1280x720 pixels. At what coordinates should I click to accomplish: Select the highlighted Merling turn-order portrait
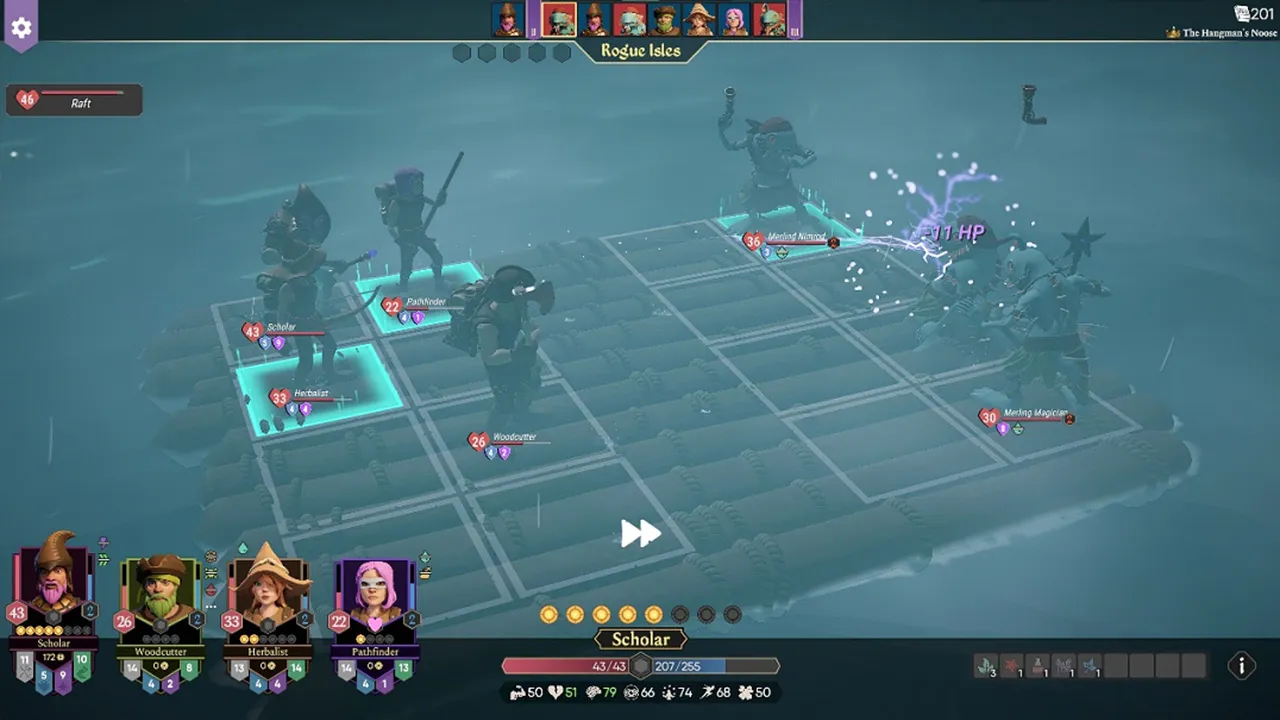(x=557, y=18)
